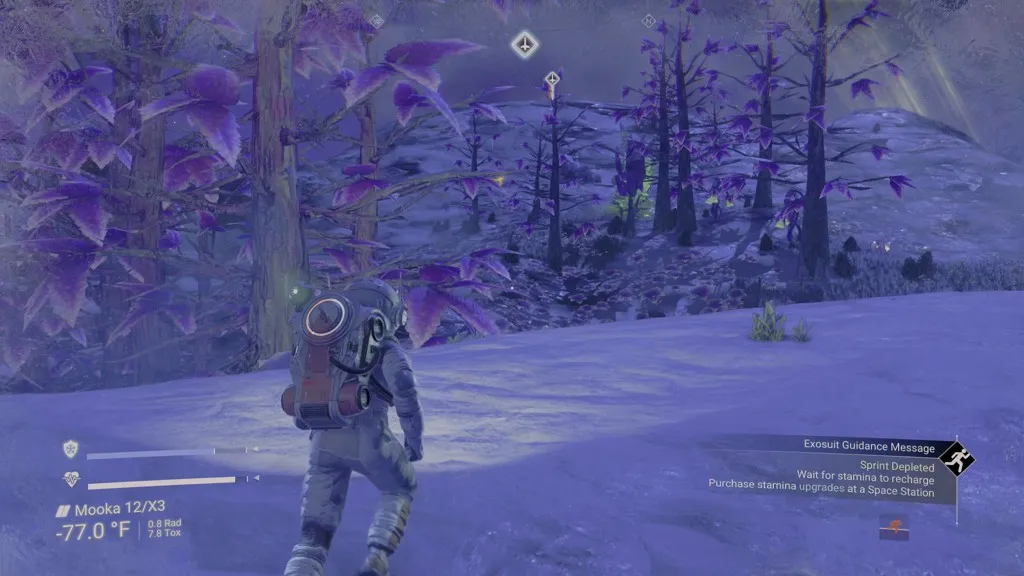Click the large starship marker on the compass

[525, 44]
